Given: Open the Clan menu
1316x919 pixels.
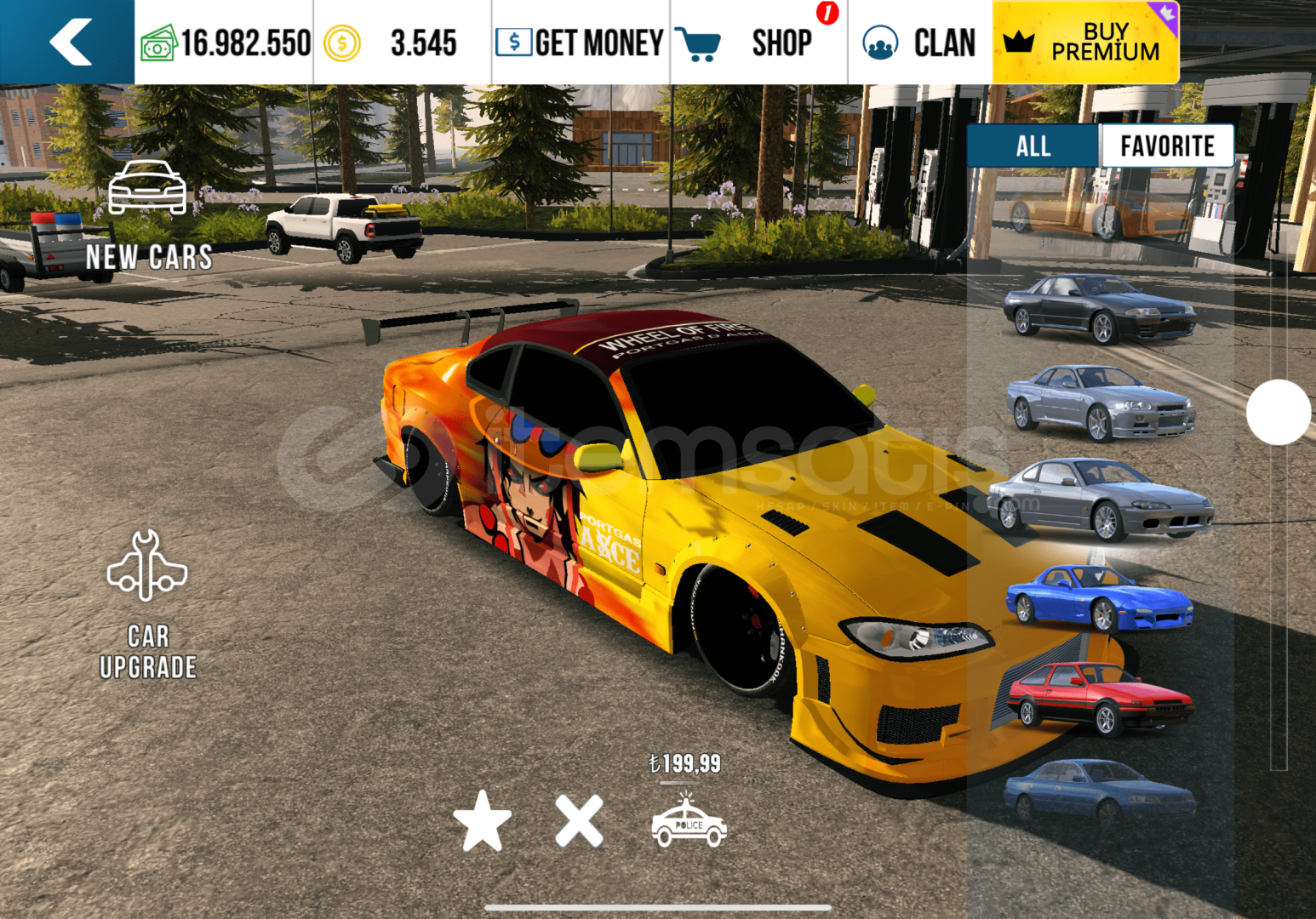Looking at the screenshot, I should pos(919,43).
